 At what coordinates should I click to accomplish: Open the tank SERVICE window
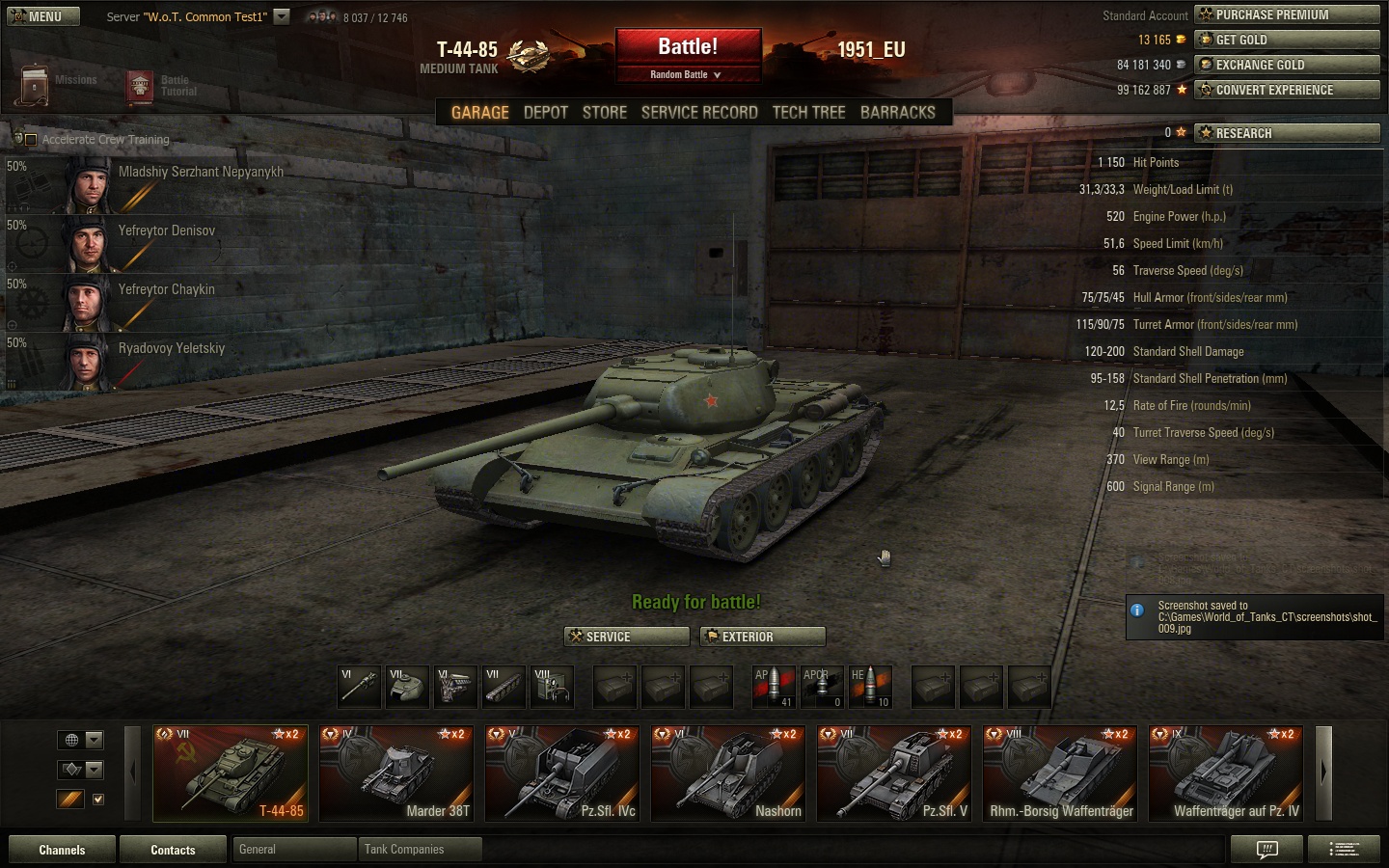pyautogui.click(x=627, y=637)
